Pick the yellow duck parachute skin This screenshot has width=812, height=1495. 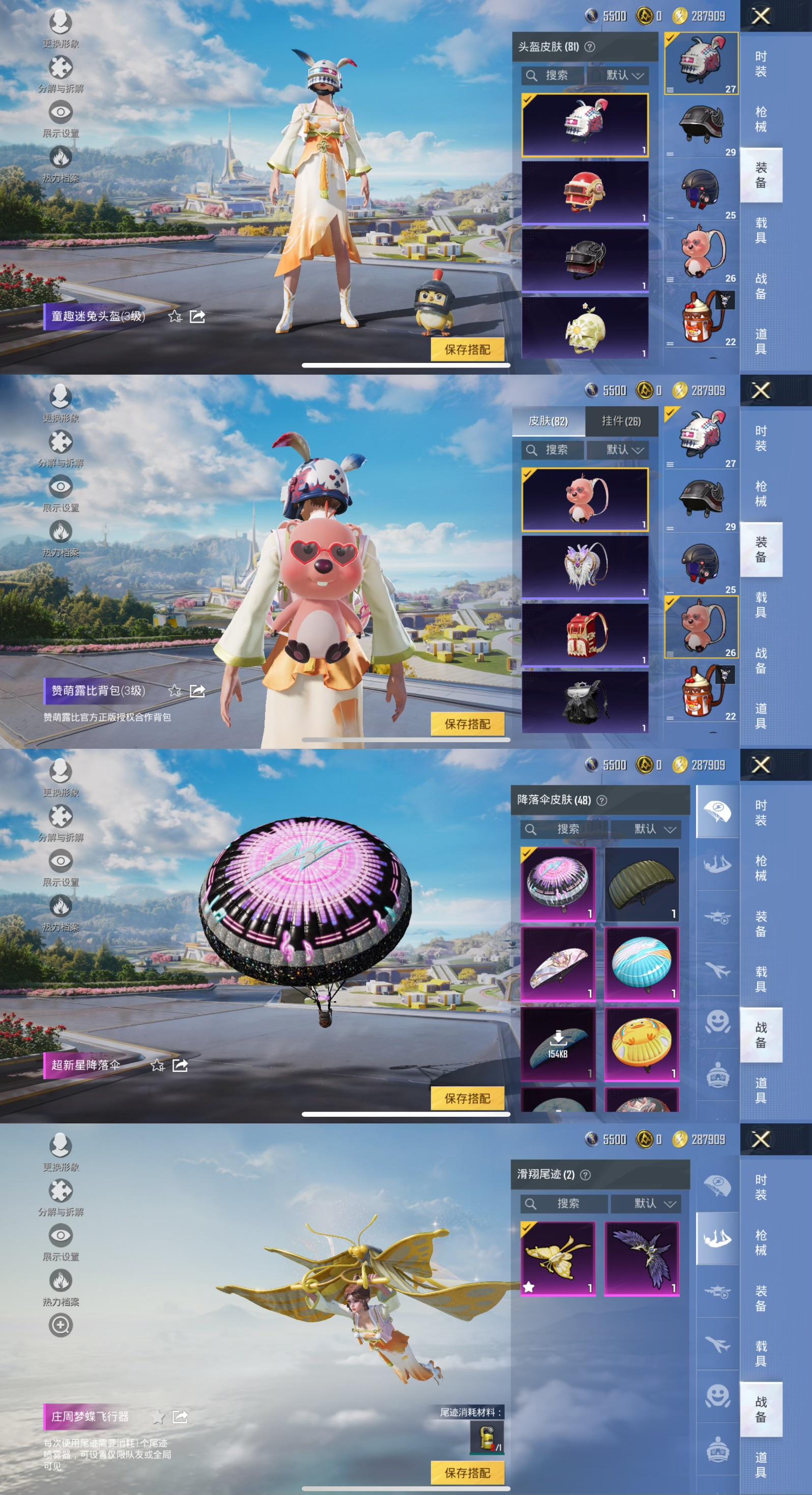pyautogui.click(x=642, y=1044)
